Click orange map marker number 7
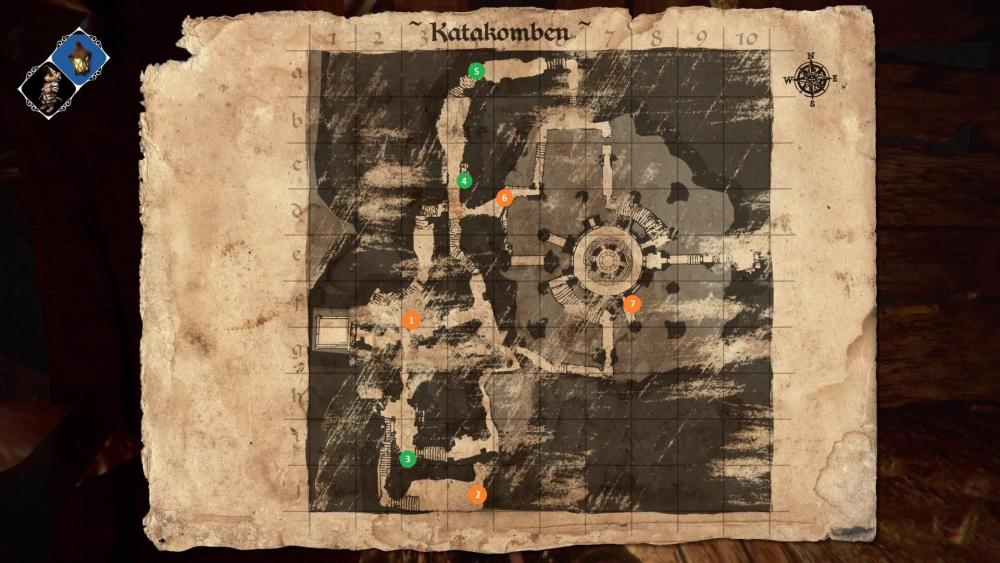This screenshot has width=1000, height=563. tap(631, 303)
